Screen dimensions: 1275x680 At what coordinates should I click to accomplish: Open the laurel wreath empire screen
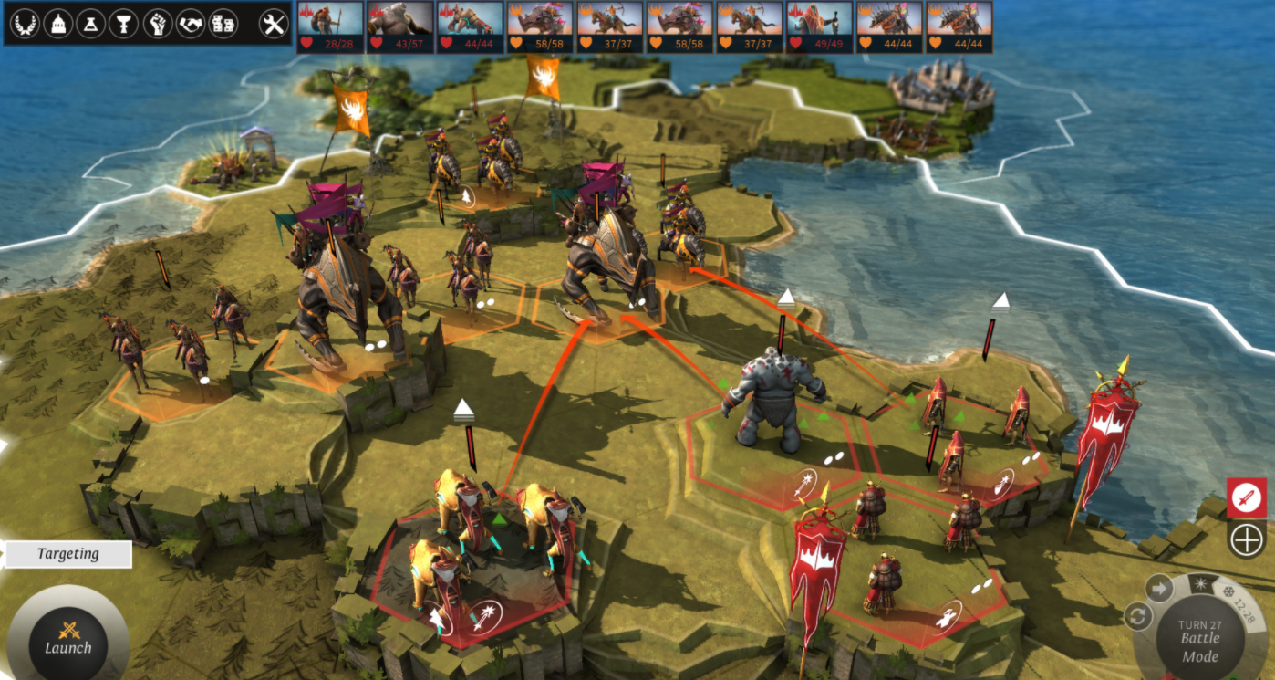[25, 24]
